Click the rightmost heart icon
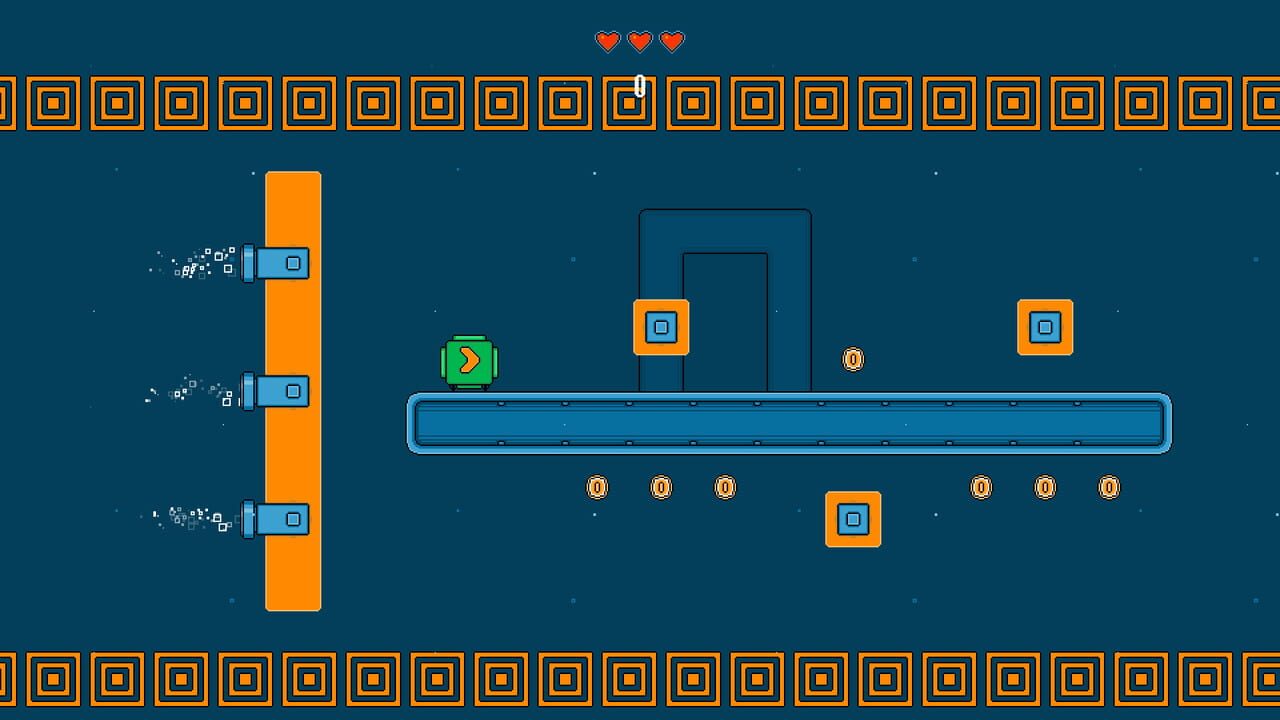Screen dimensions: 1280x720 pos(671,42)
